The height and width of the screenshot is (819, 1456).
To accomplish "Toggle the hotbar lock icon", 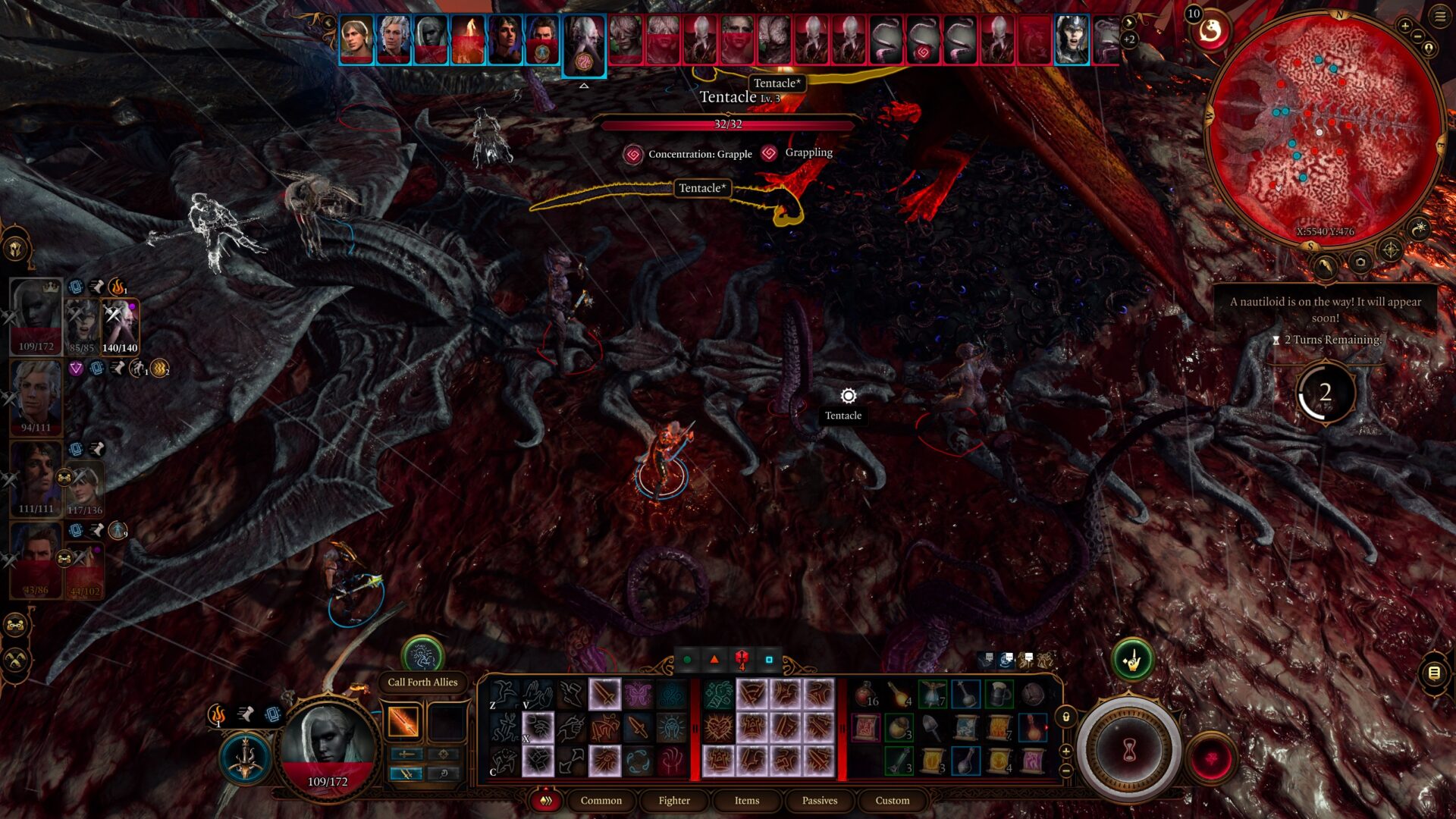I will tap(1065, 717).
